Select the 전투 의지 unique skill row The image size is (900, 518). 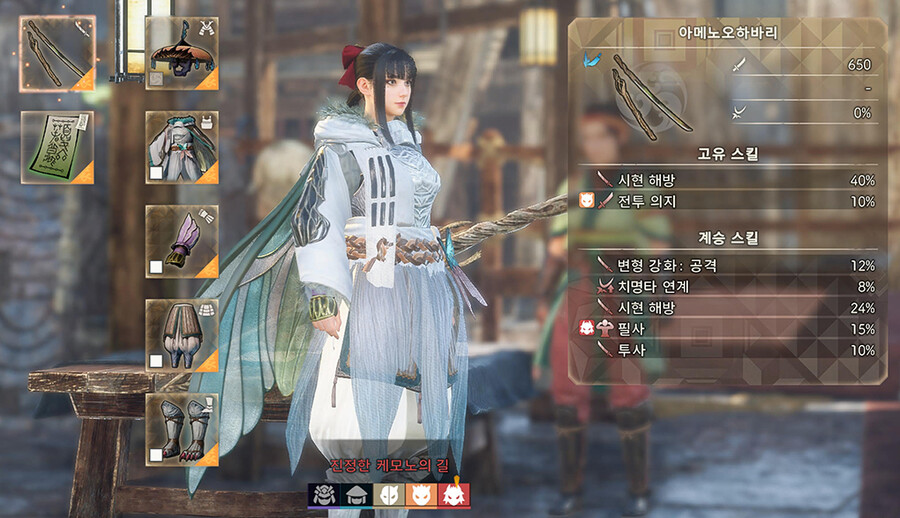tap(727, 202)
